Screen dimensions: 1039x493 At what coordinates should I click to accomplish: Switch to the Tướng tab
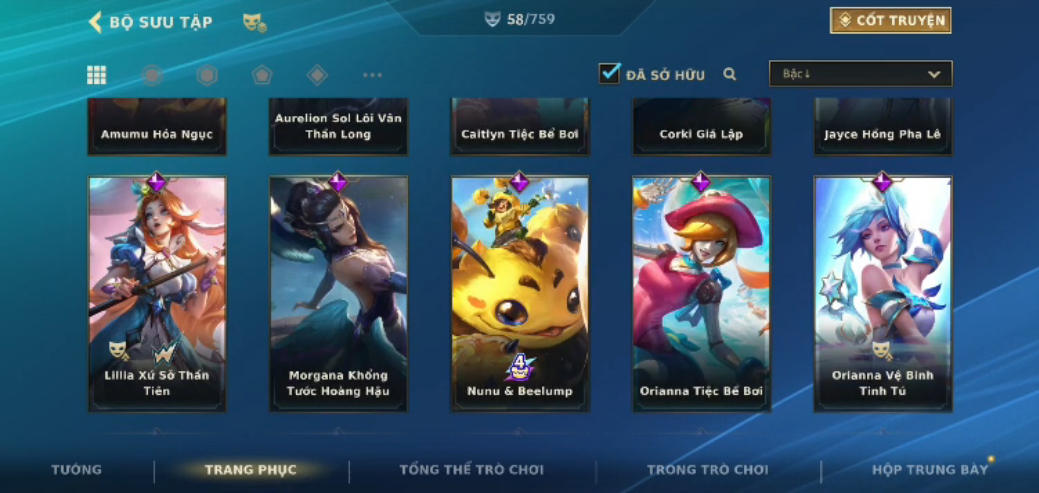(77, 470)
